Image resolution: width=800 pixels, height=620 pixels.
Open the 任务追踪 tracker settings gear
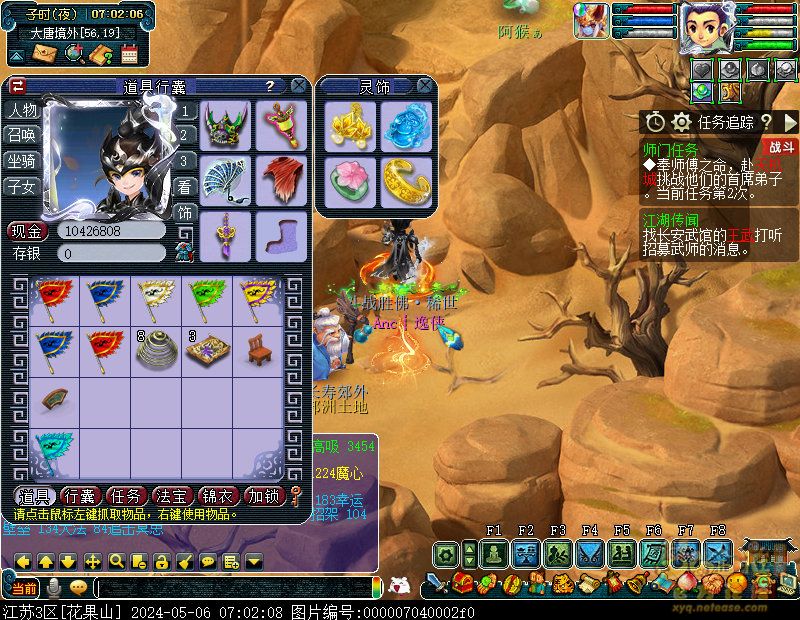click(x=681, y=122)
